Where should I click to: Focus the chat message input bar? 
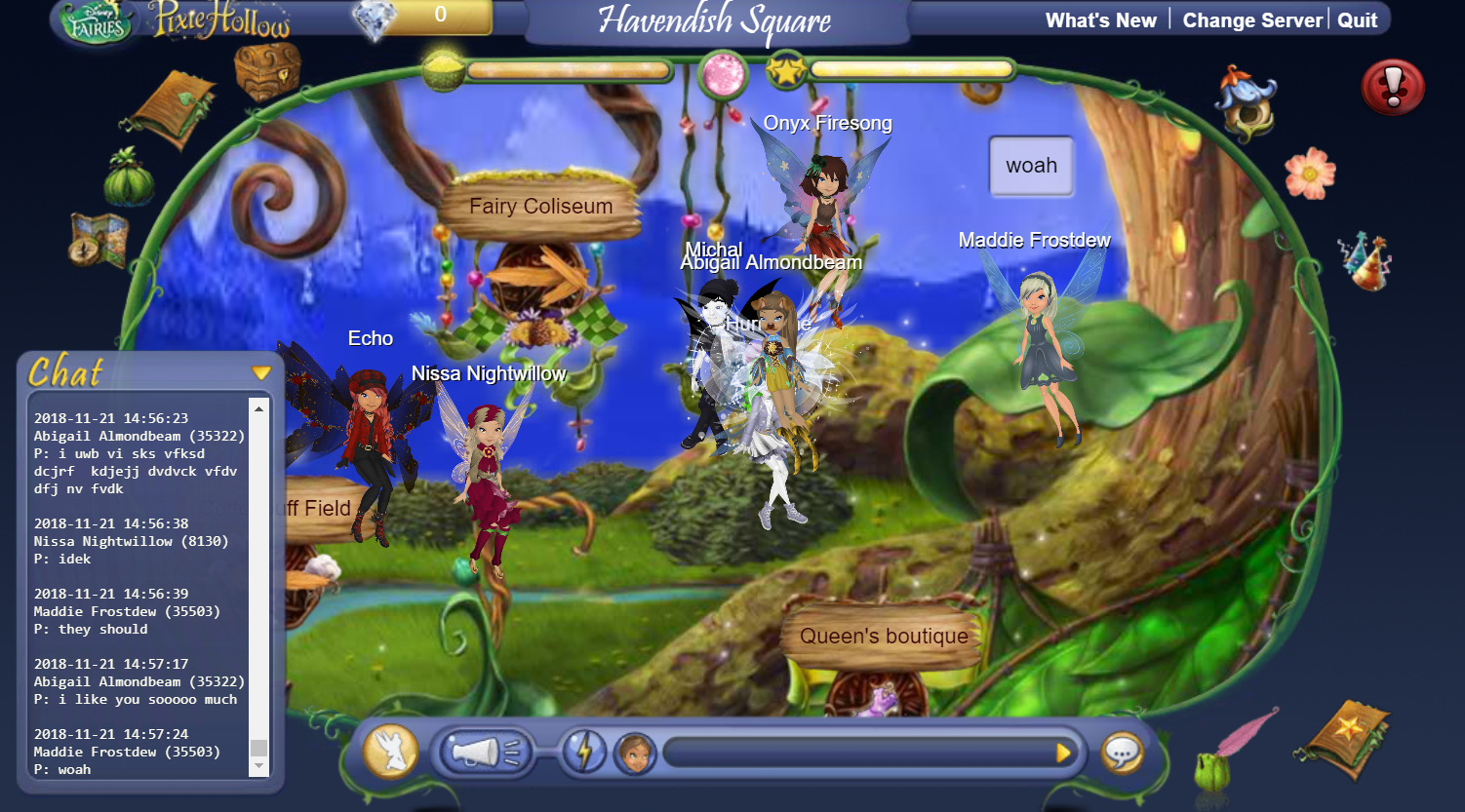(x=858, y=753)
